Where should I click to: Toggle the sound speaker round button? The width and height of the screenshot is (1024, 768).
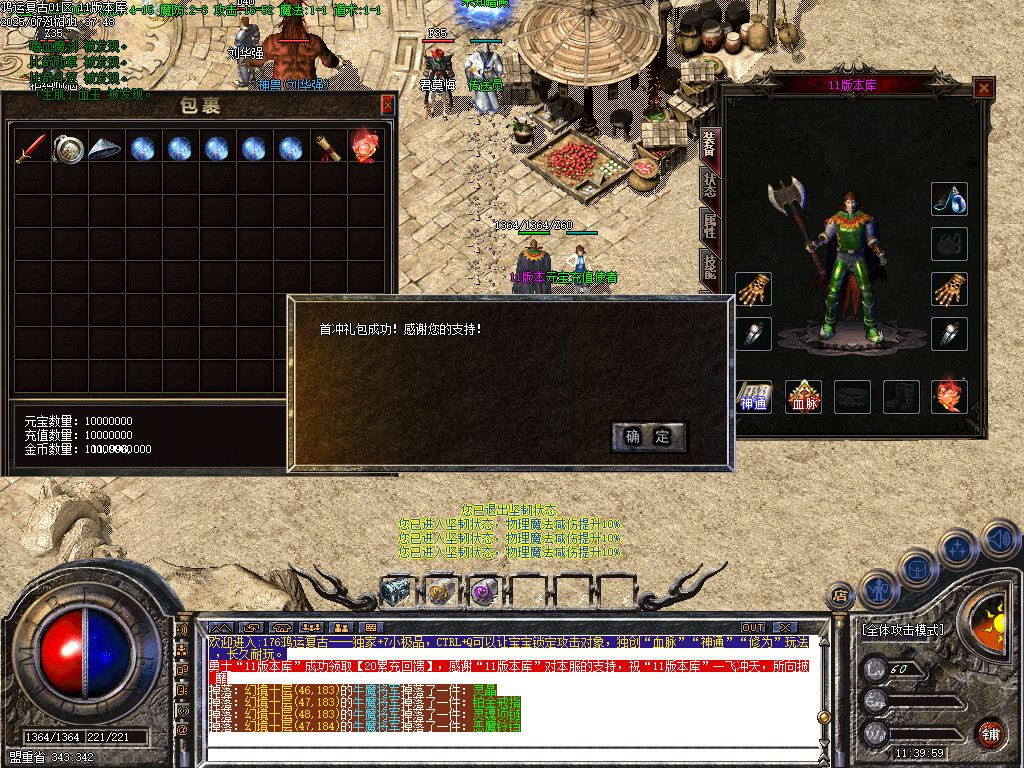click(x=999, y=540)
